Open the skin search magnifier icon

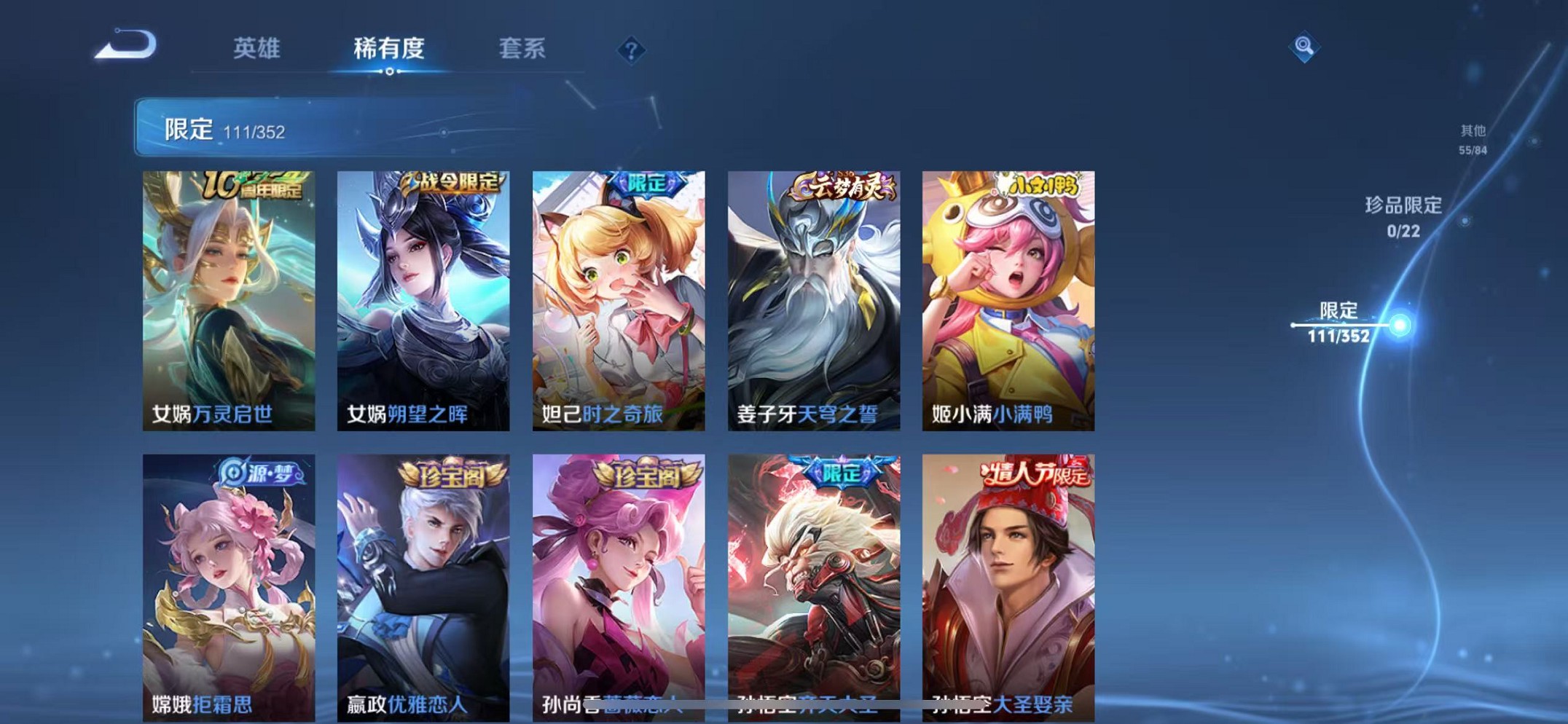pos(1306,46)
